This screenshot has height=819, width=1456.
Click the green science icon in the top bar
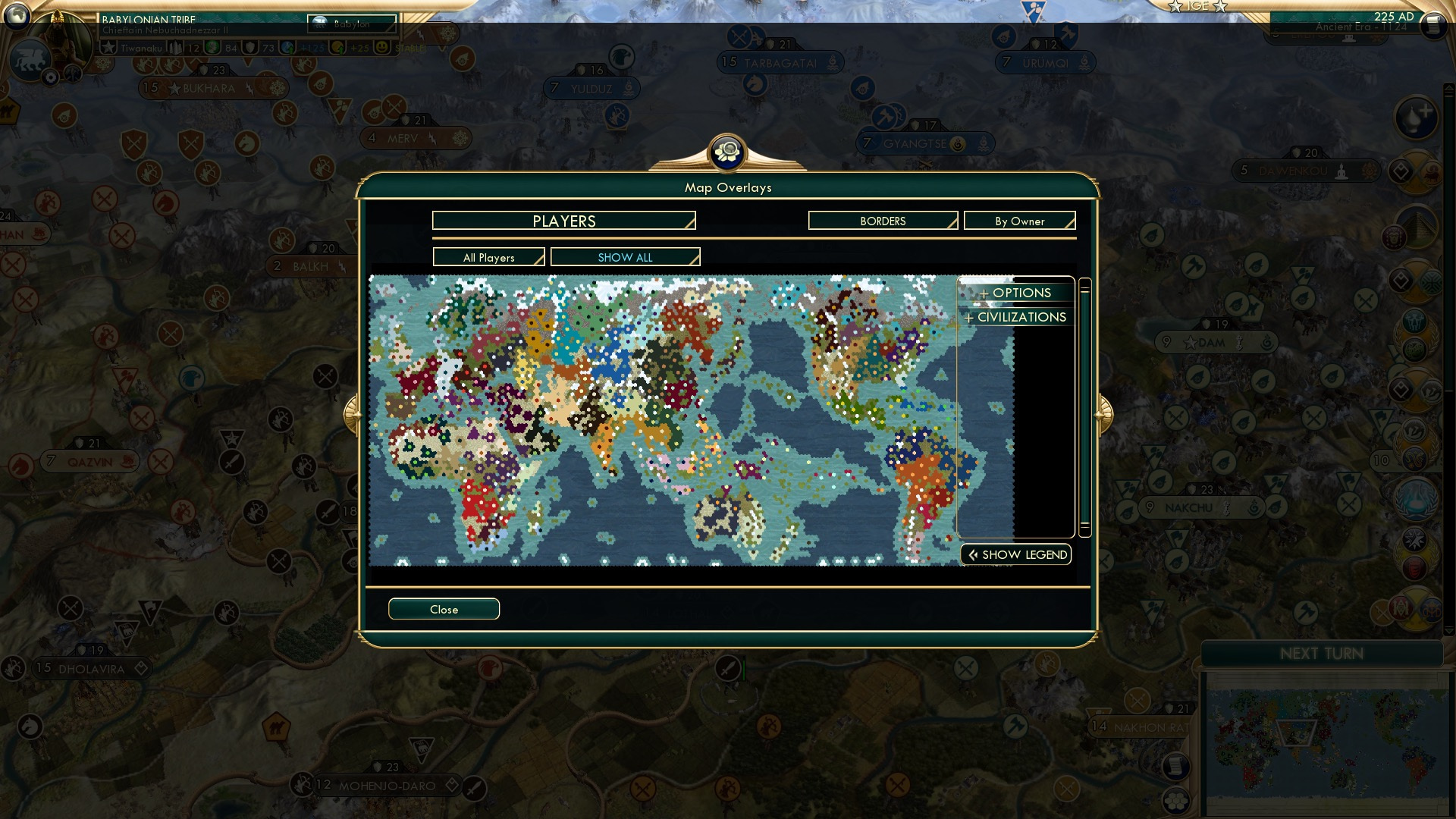coord(212,47)
